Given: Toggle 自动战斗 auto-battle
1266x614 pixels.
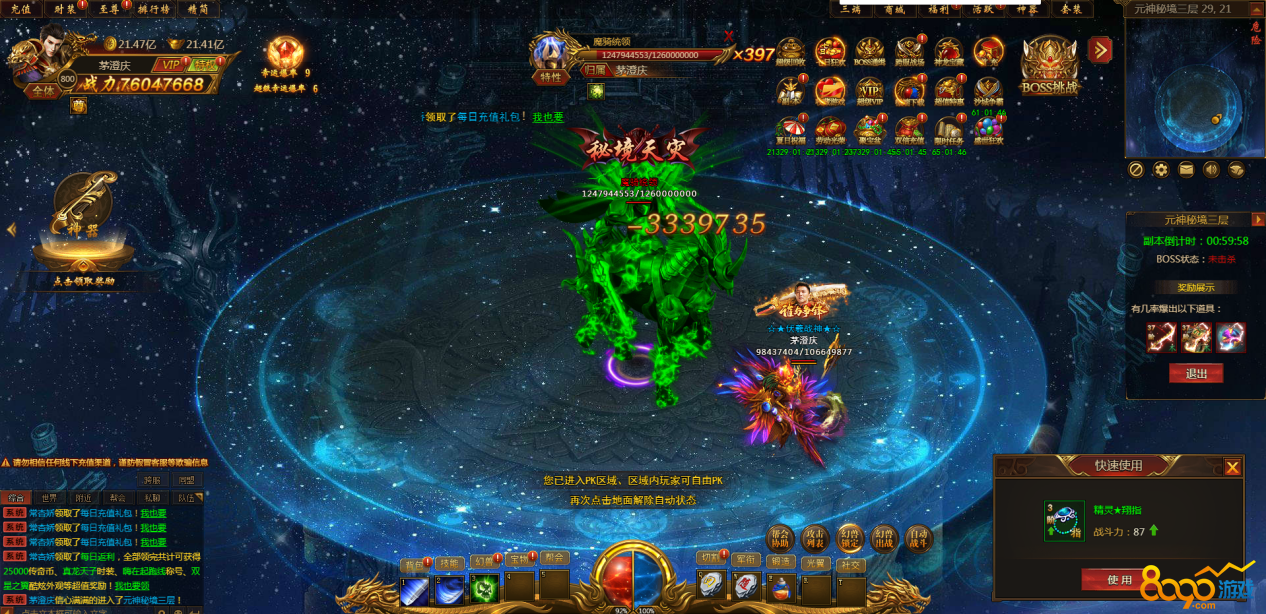Looking at the screenshot, I should click(x=916, y=538).
